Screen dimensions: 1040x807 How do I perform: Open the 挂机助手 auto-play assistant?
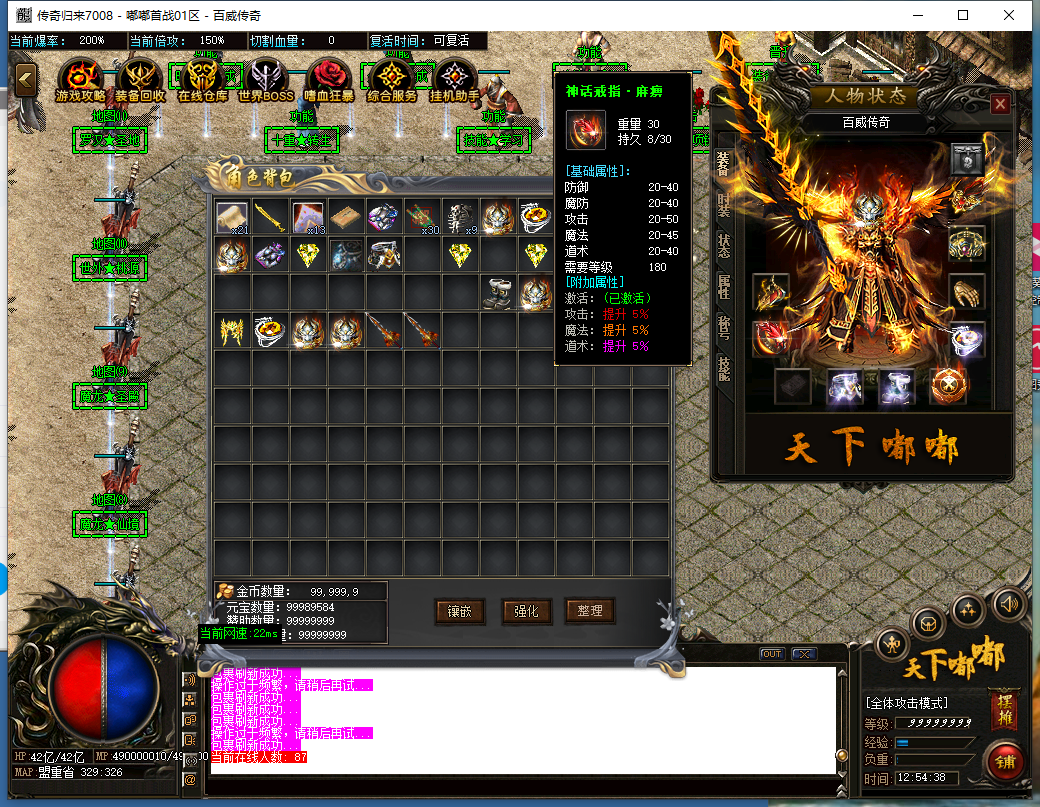(455, 78)
